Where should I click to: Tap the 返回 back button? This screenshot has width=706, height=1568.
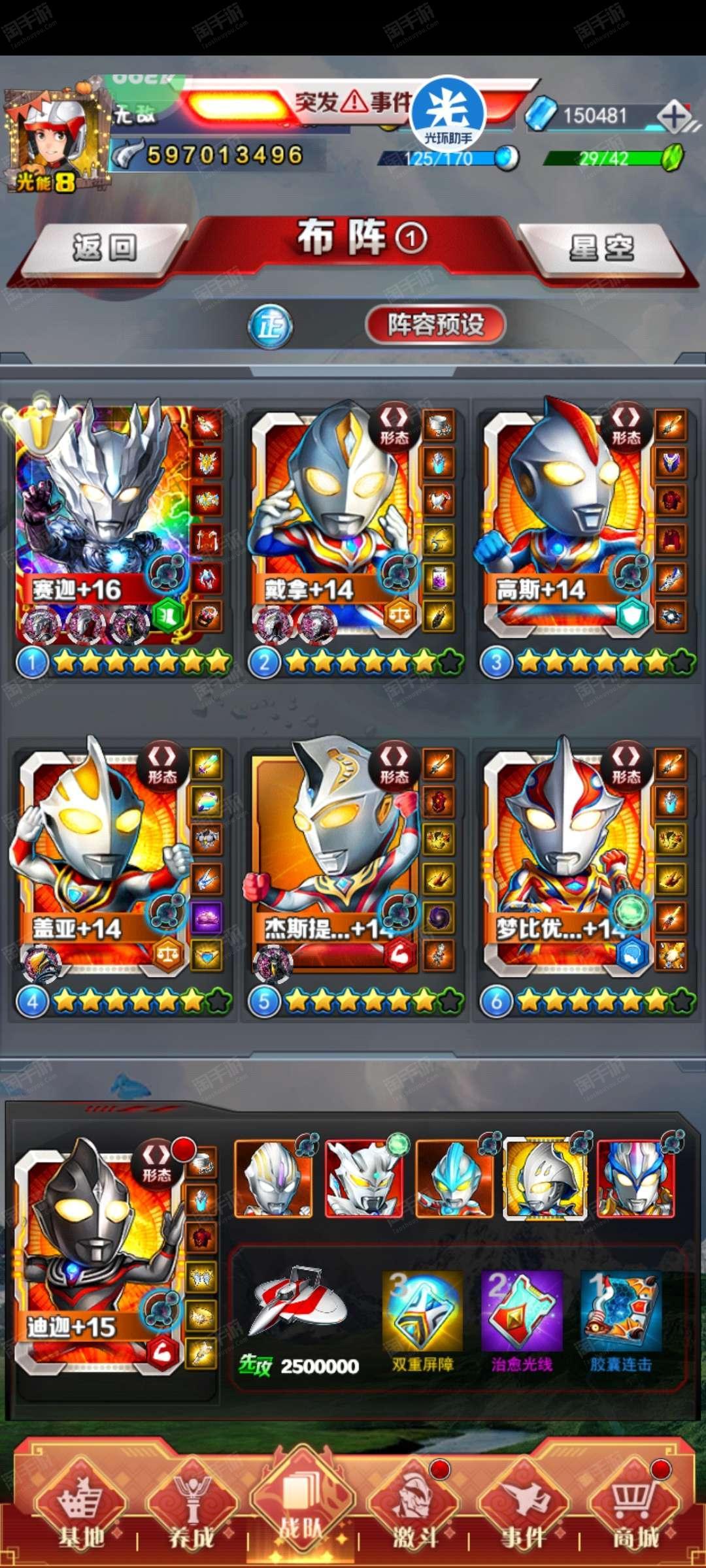coord(105,248)
